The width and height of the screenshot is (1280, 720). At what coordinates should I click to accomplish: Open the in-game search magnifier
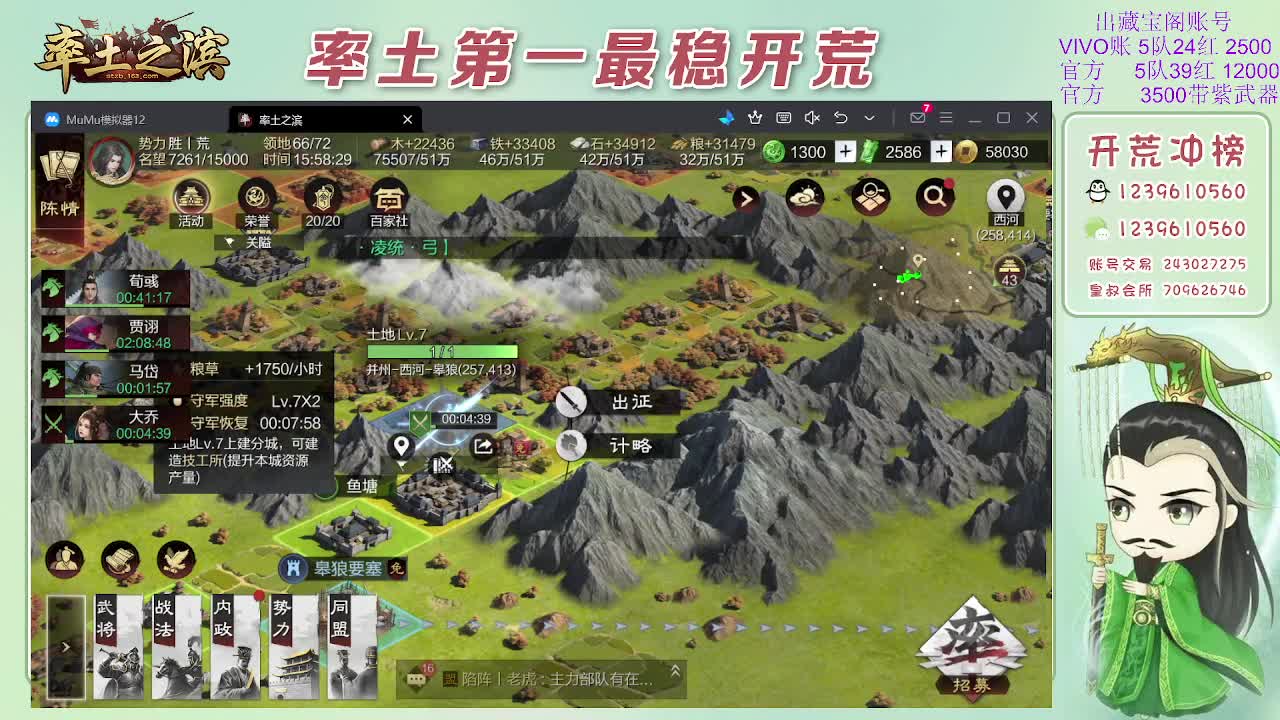point(934,198)
